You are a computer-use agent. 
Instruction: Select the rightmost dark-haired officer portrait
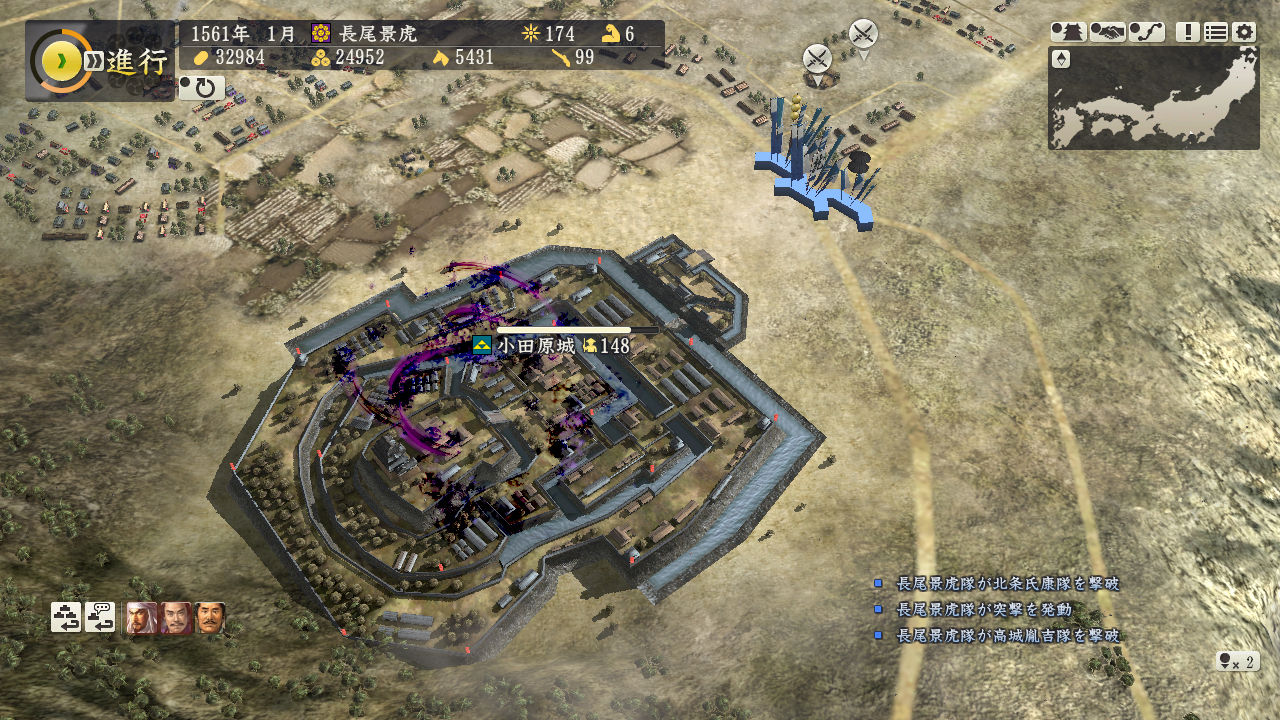[210, 618]
